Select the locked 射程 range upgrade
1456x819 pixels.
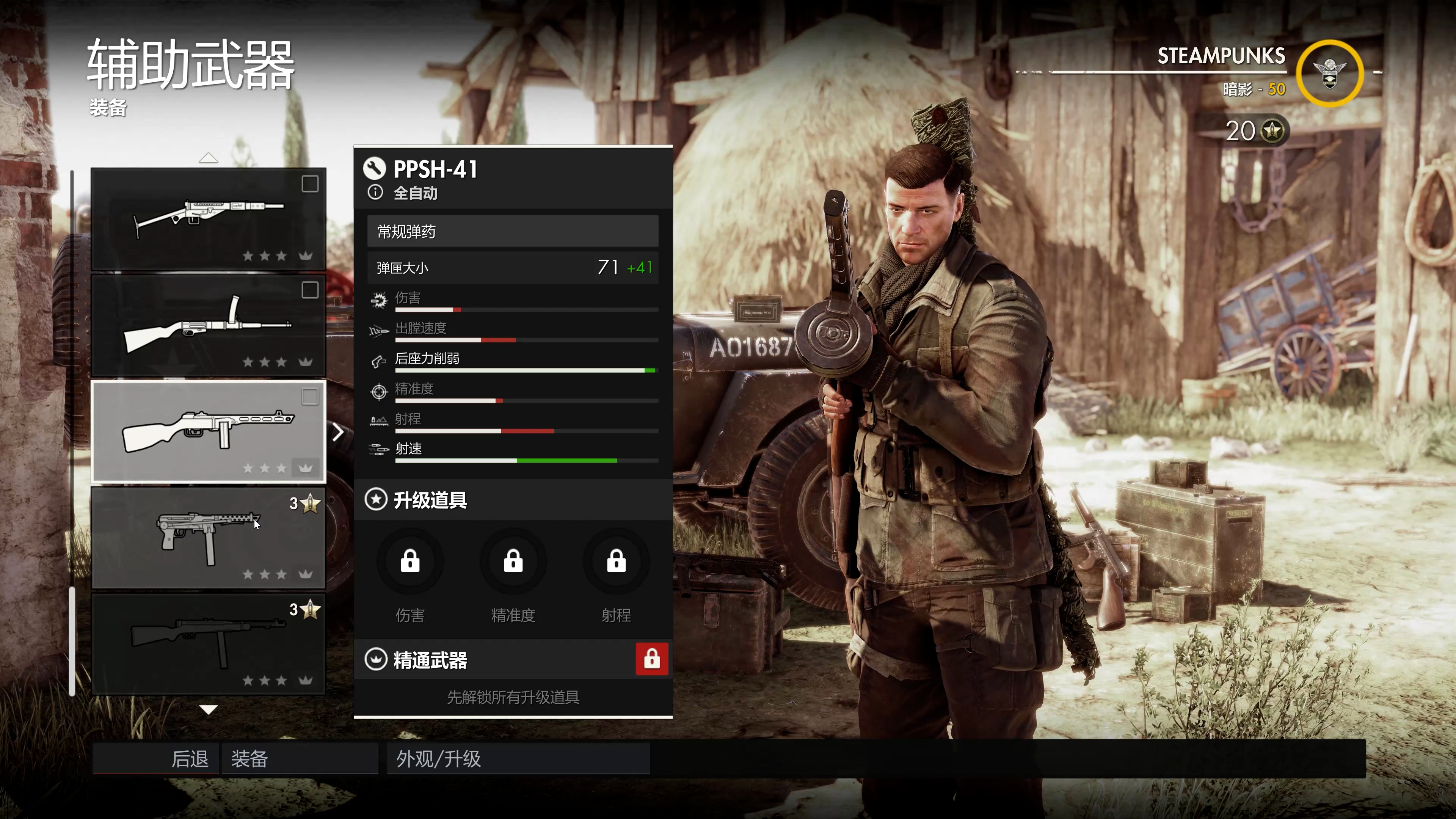tap(616, 561)
